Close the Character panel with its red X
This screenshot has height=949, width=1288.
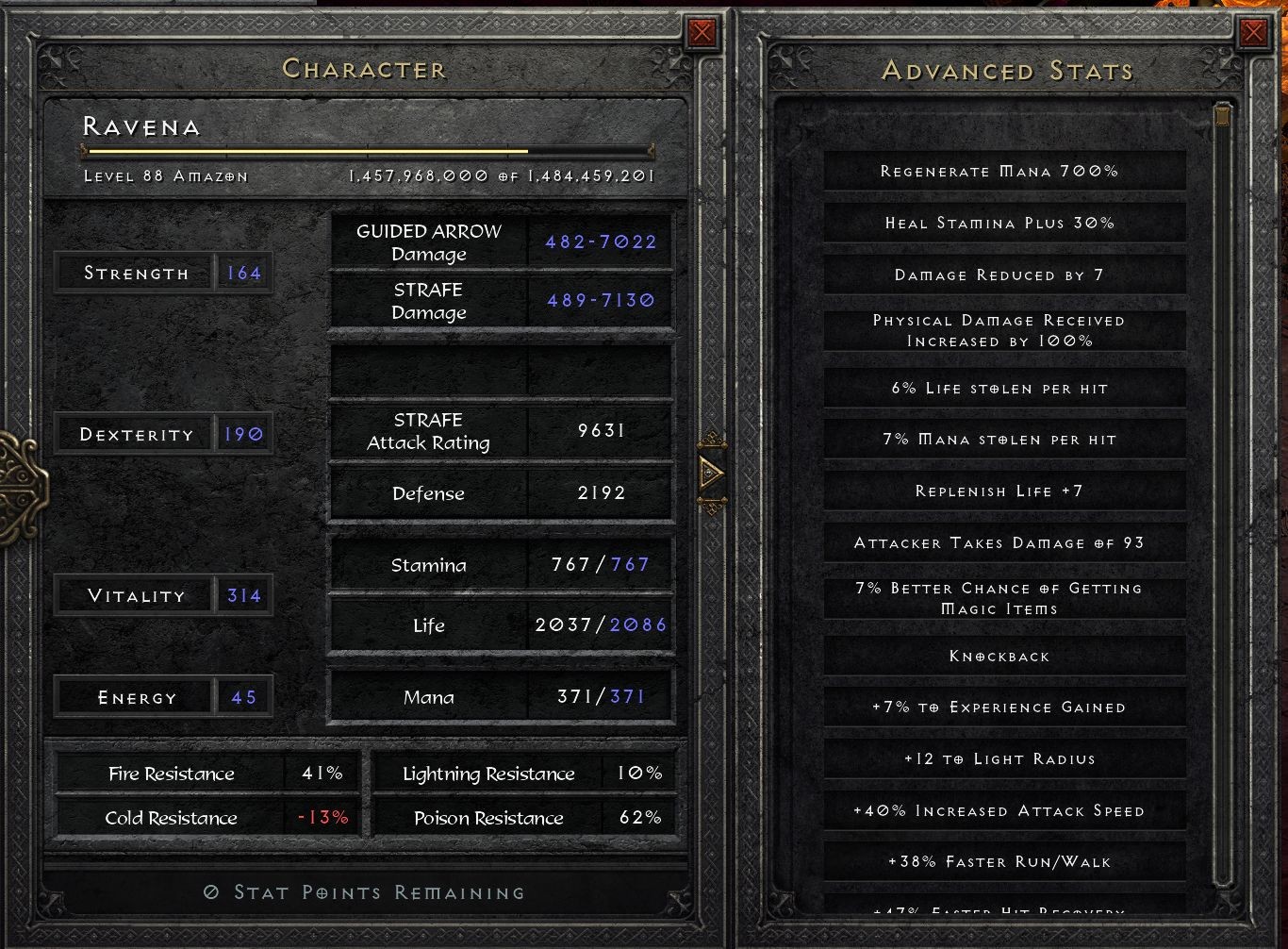pos(702,31)
